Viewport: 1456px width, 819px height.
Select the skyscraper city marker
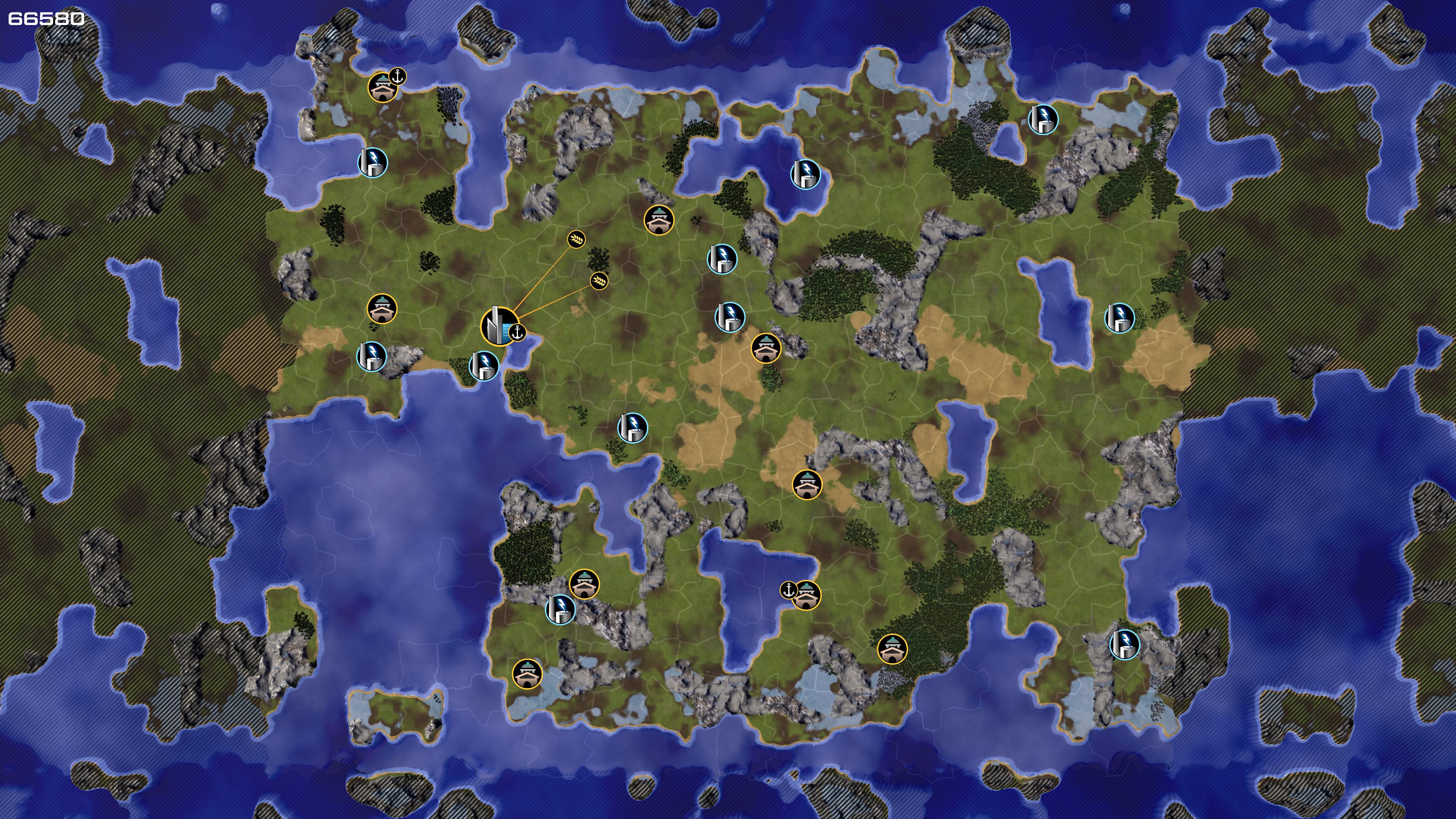(497, 326)
